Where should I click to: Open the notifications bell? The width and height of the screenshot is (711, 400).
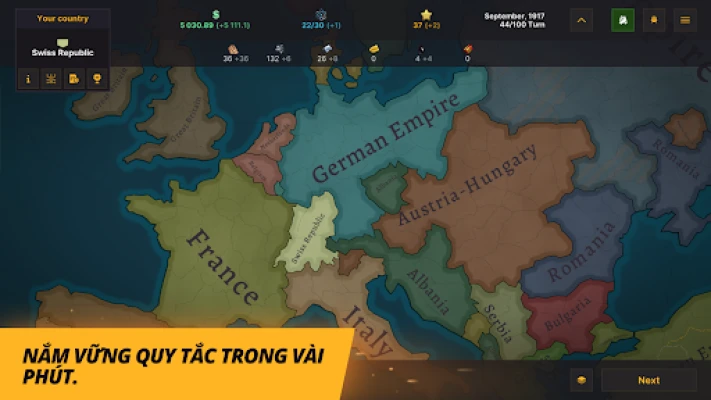653,19
